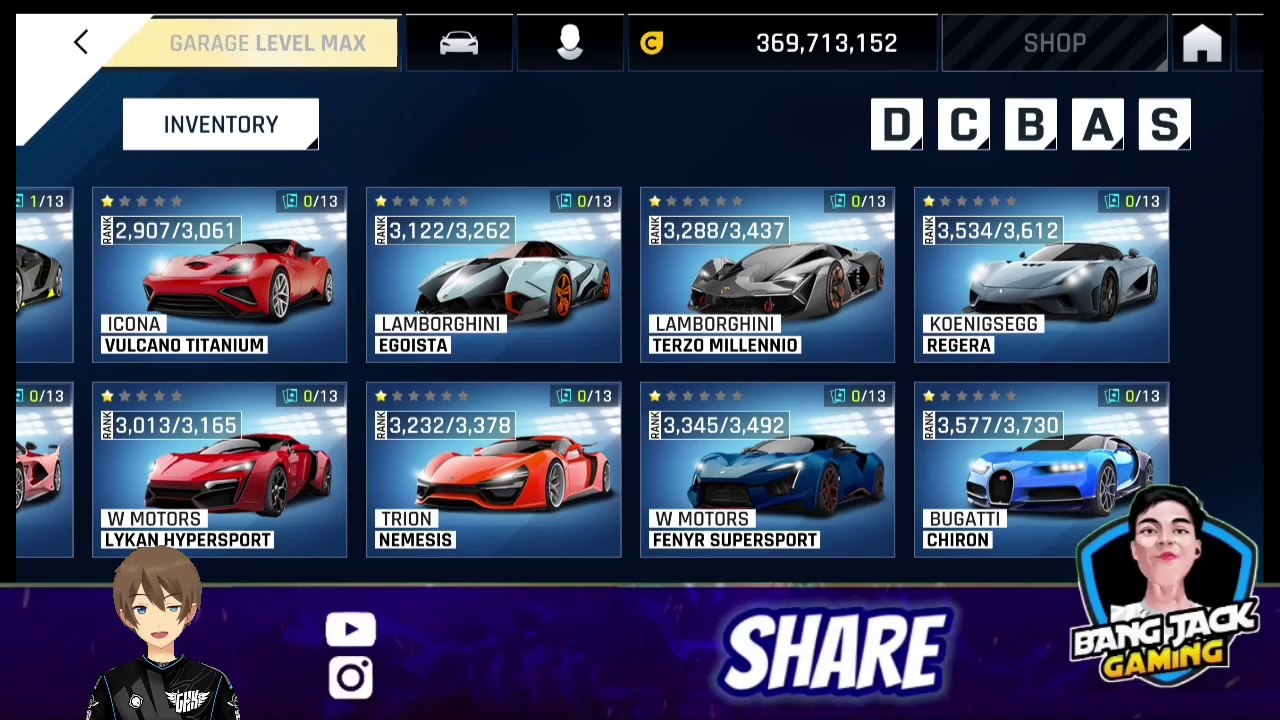This screenshot has height=720, width=1280.
Task: Select the W Motors Lykan Hypersport card
Action: [219, 469]
